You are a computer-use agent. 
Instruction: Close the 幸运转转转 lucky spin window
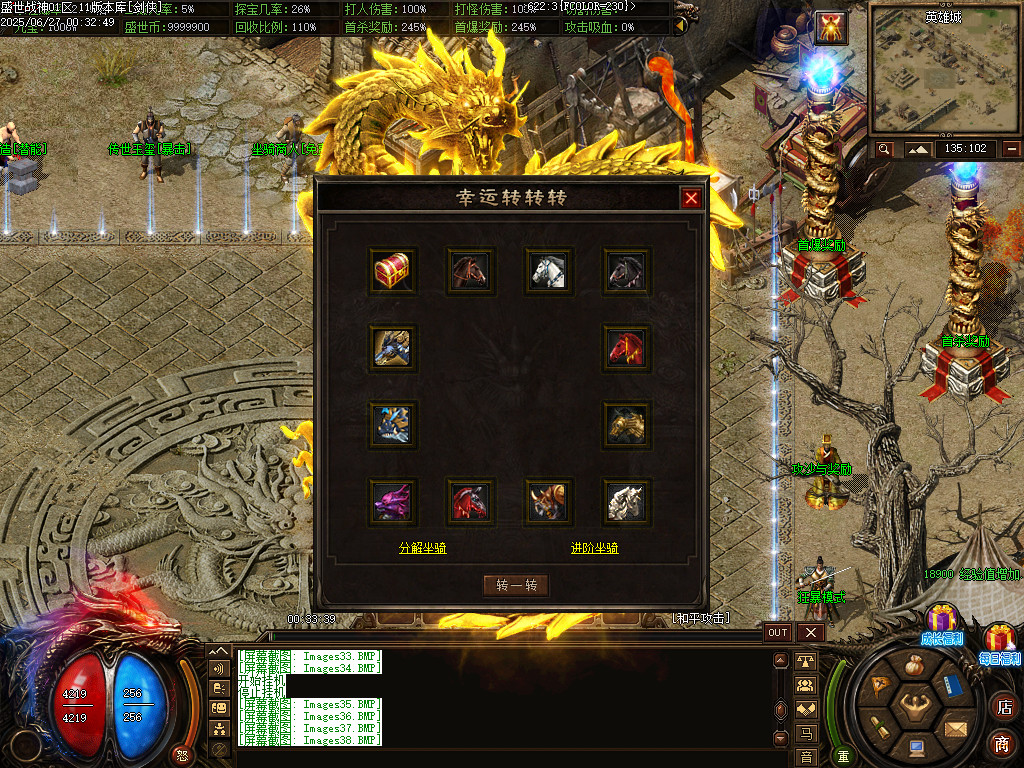691,198
